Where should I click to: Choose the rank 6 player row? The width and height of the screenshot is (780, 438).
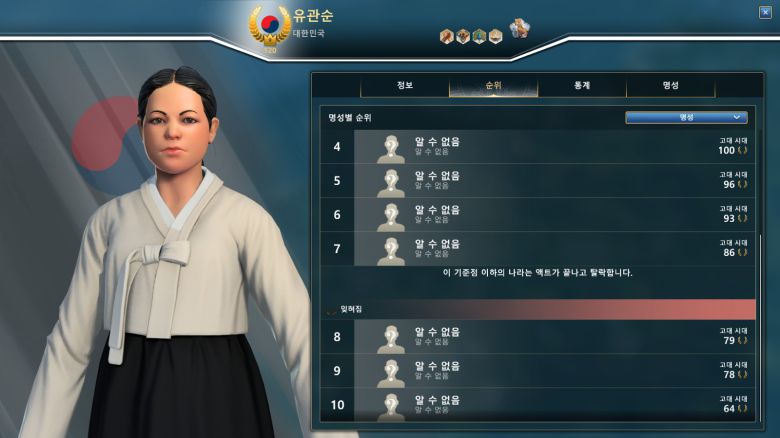[540, 215]
